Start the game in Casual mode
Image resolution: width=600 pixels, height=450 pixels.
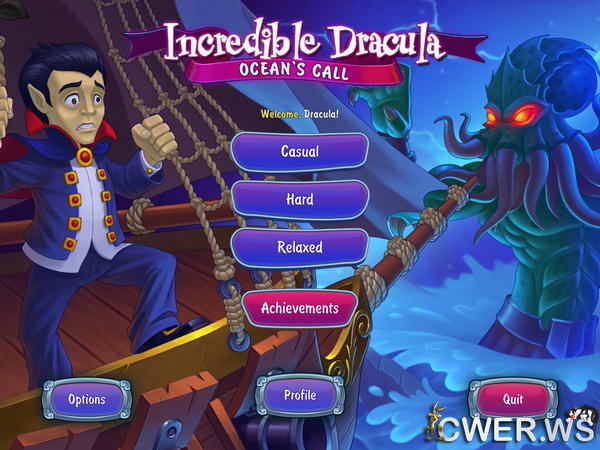(300, 152)
